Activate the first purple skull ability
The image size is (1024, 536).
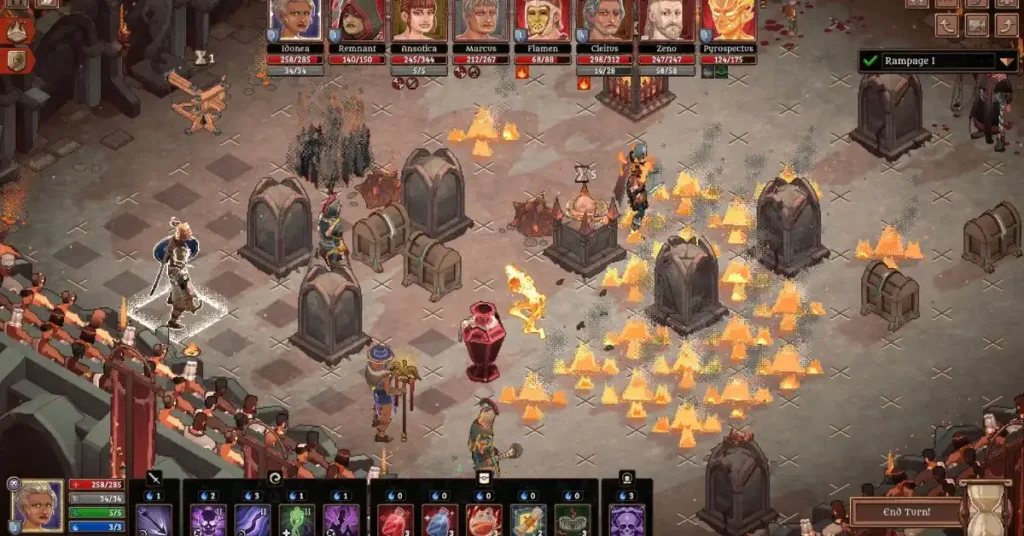coord(209,520)
